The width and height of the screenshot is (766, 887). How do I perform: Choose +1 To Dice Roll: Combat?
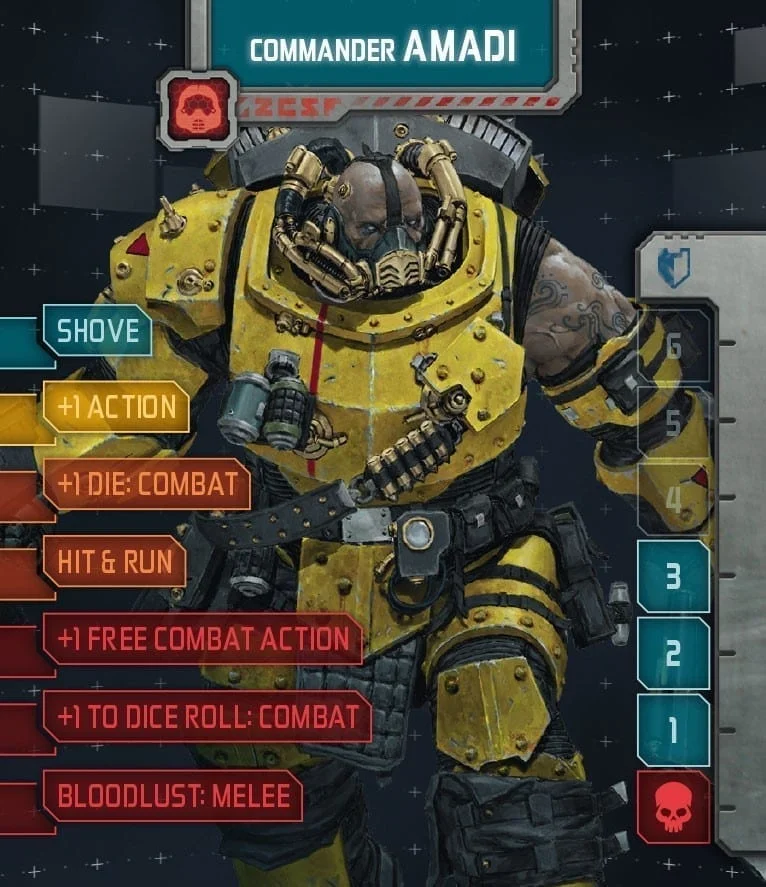pyautogui.click(x=207, y=716)
